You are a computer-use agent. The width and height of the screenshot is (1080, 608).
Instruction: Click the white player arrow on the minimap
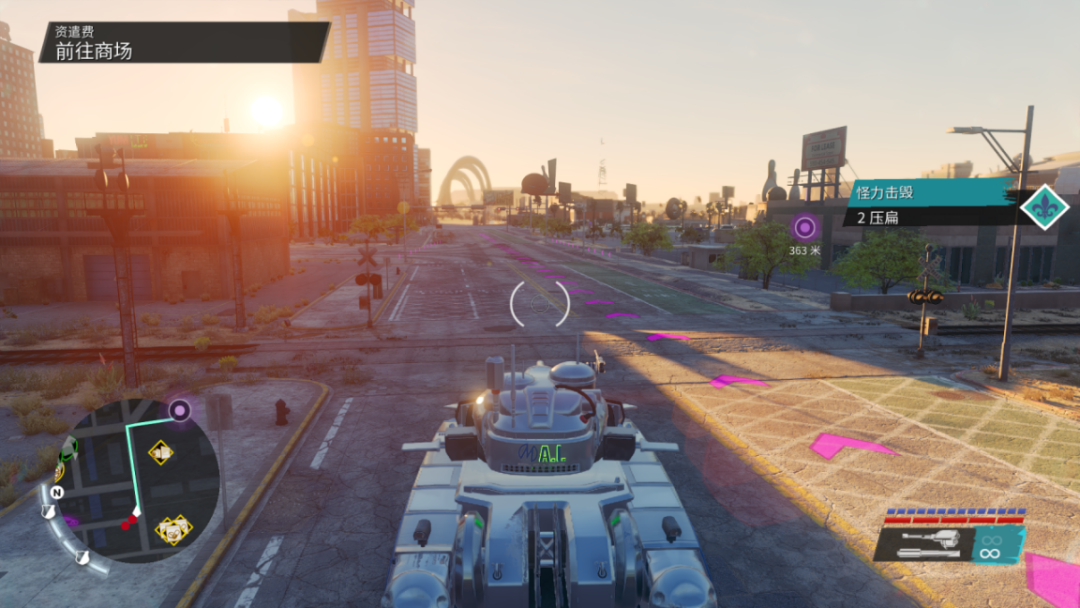[138, 512]
